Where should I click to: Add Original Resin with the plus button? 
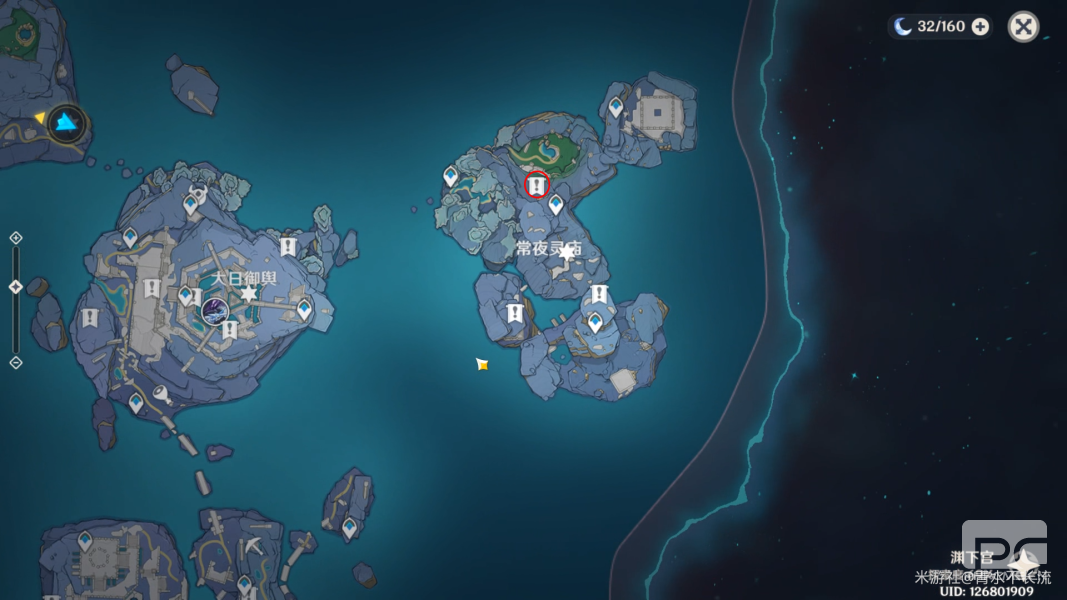pos(980,27)
